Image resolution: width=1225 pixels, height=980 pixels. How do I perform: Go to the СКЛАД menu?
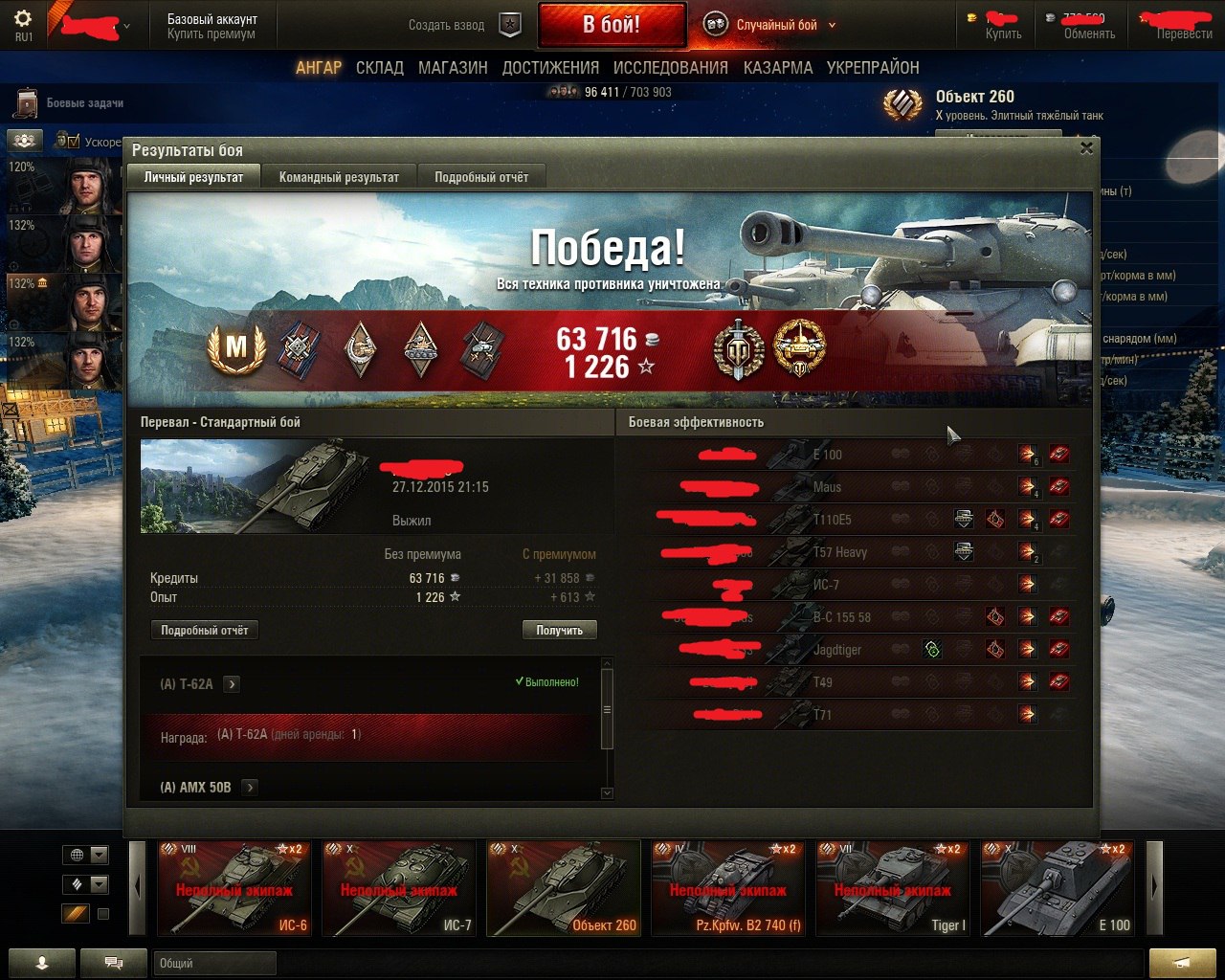[x=379, y=68]
